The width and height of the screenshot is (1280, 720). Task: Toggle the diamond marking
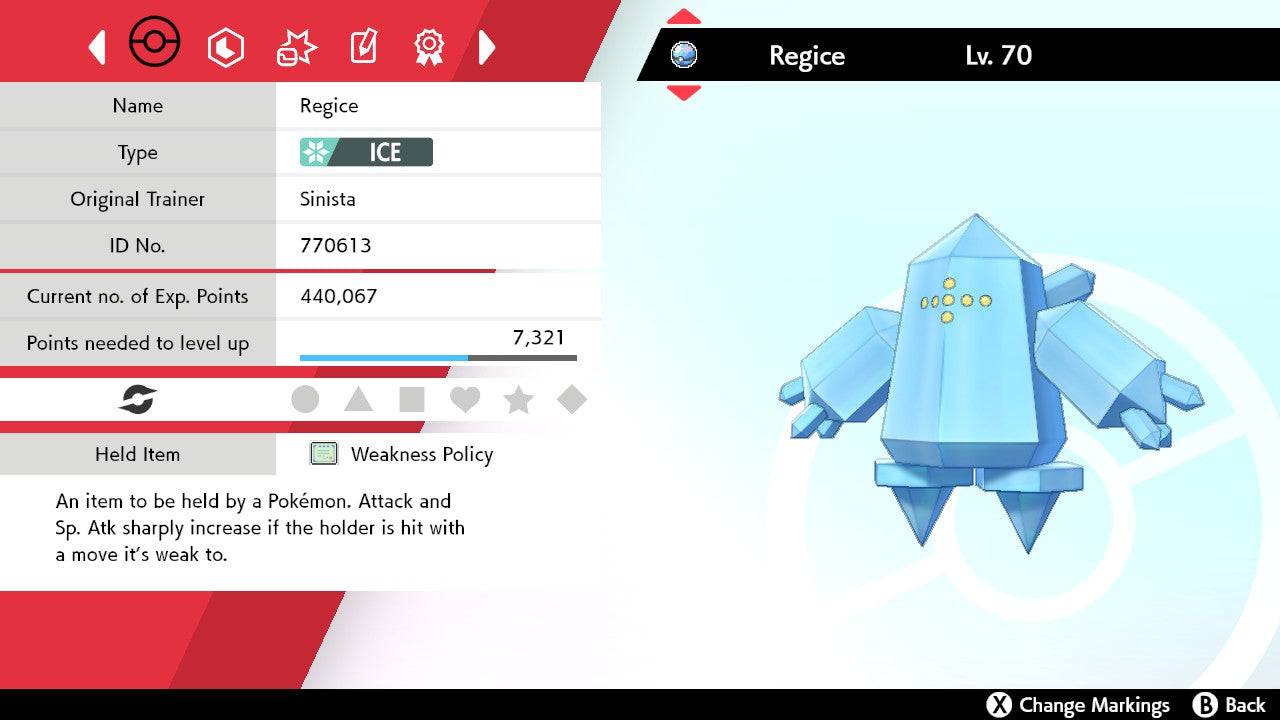pyautogui.click(x=571, y=400)
